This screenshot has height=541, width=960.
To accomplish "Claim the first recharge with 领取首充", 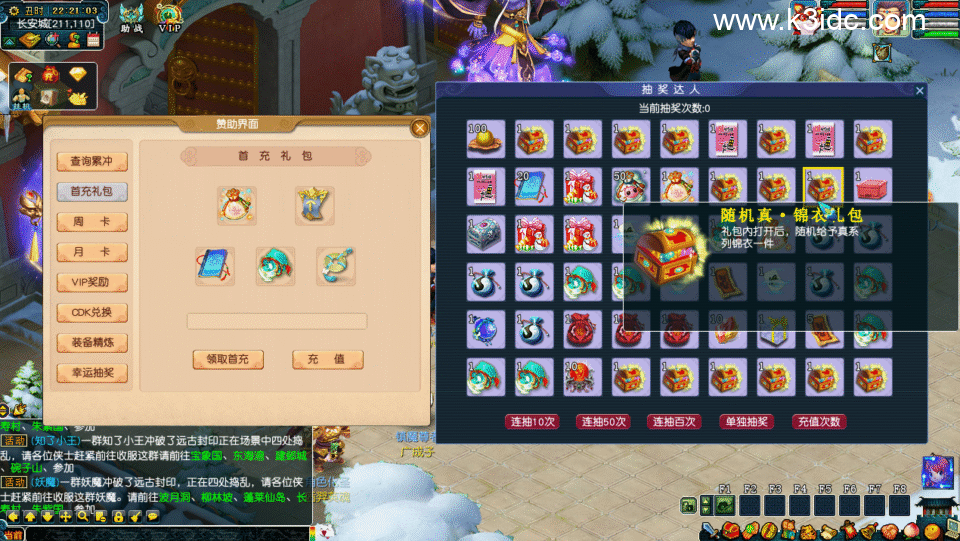I will pos(228,359).
